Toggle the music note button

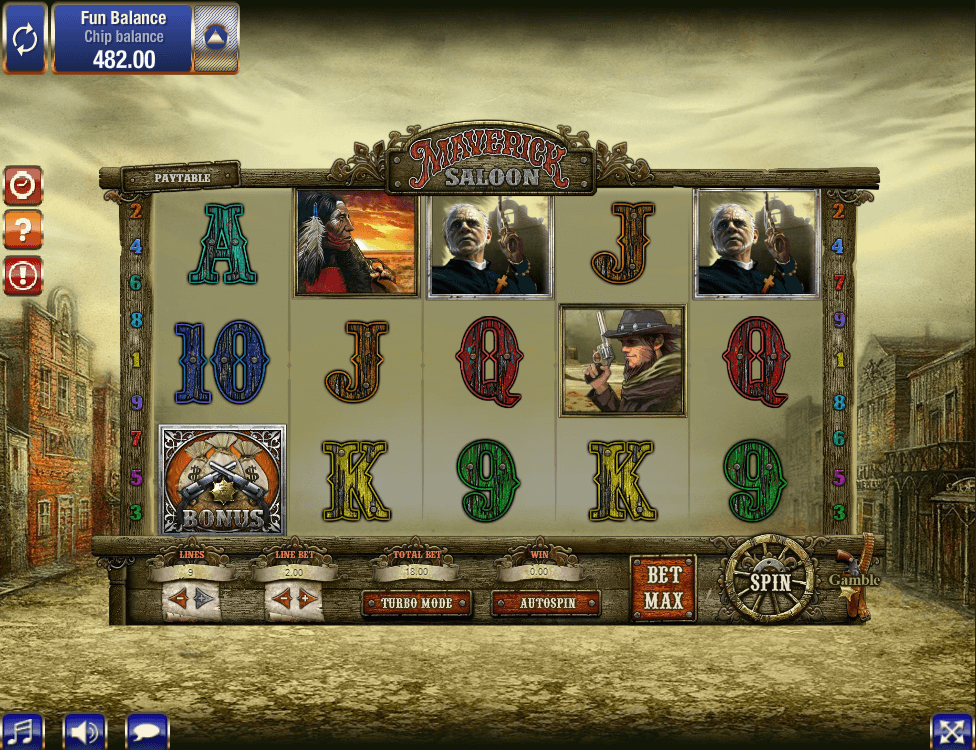click(23, 731)
